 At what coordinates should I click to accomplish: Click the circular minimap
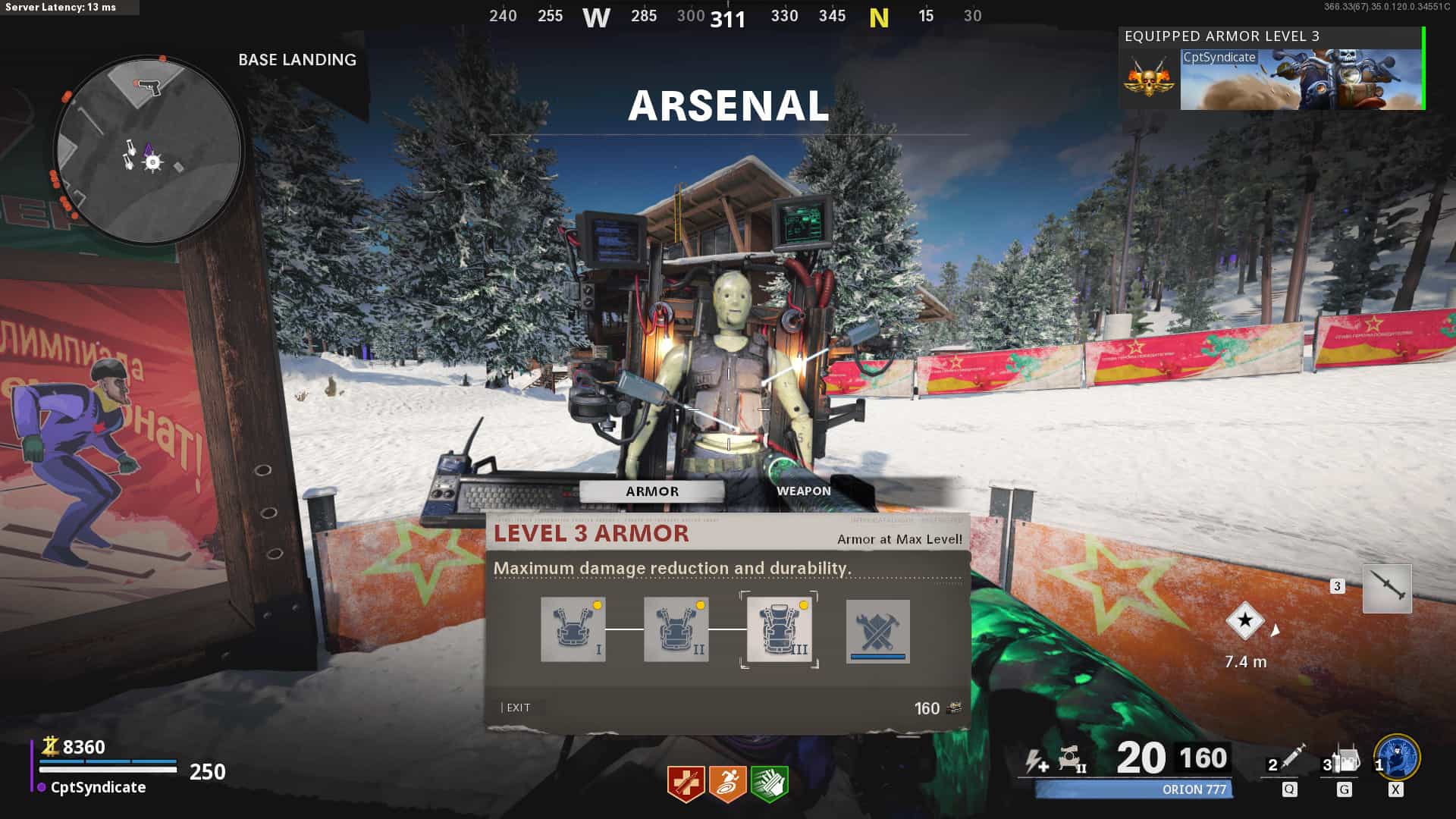[149, 150]
